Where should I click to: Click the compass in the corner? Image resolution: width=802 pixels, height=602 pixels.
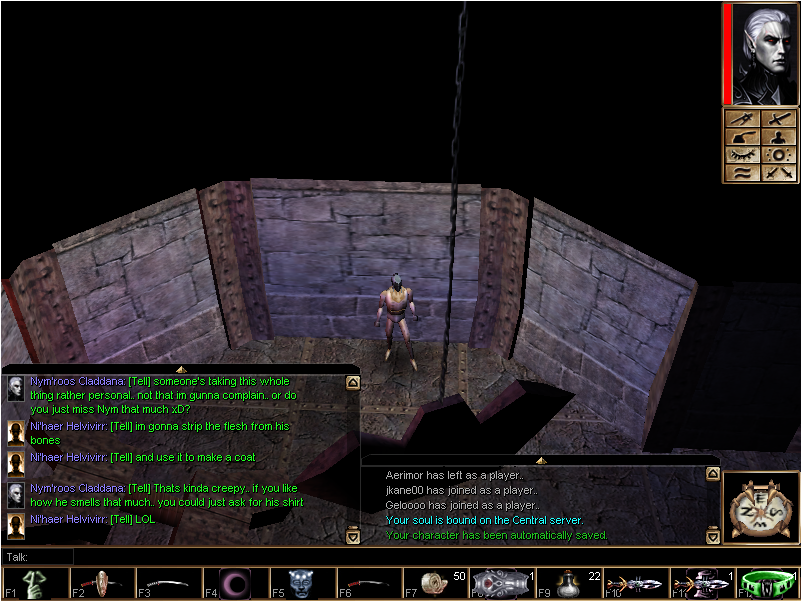[761, 509]
